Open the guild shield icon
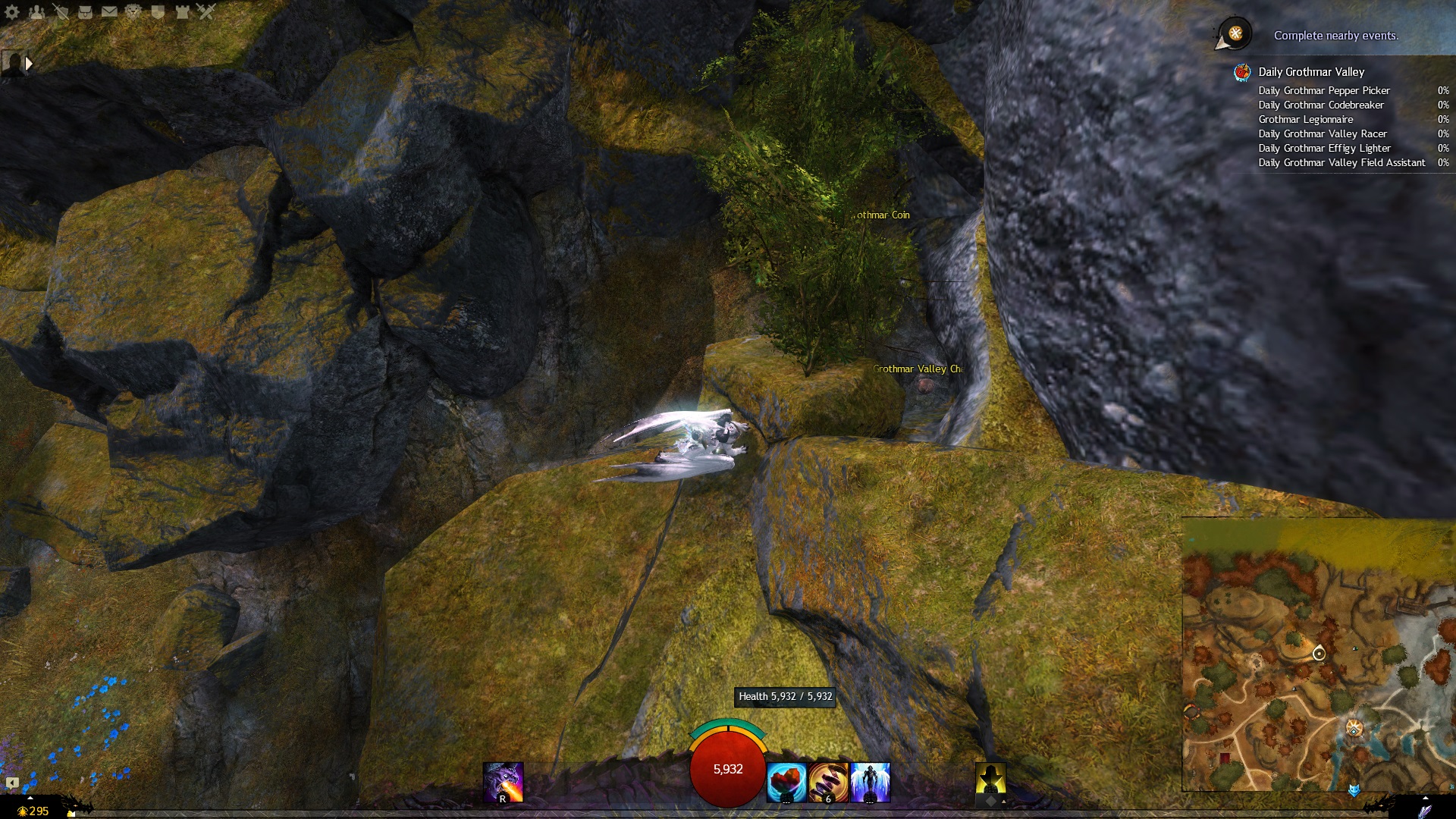The image size is (1456, 819). pos(158,11)
